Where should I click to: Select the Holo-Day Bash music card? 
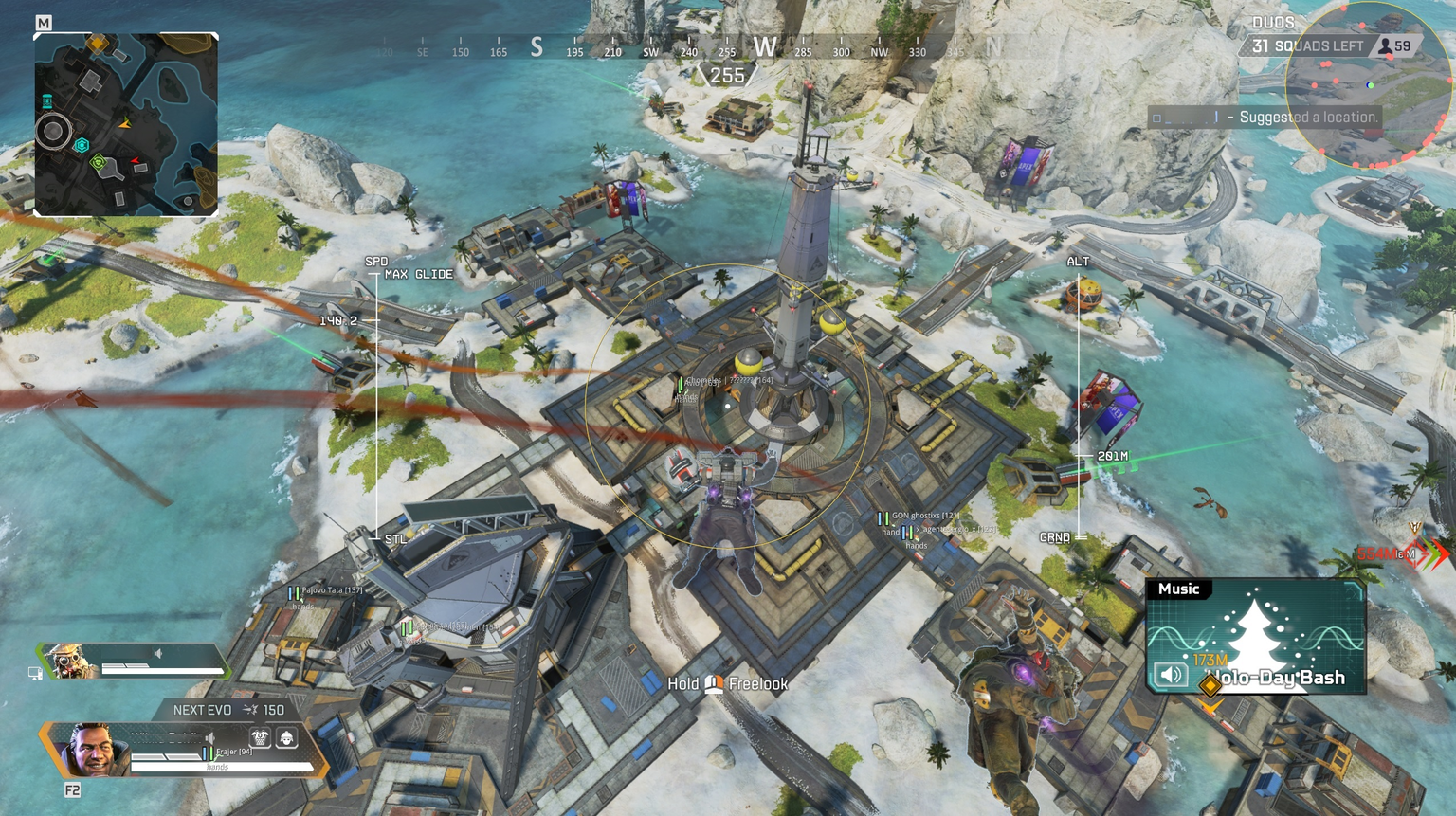[x=1256, y=635]
